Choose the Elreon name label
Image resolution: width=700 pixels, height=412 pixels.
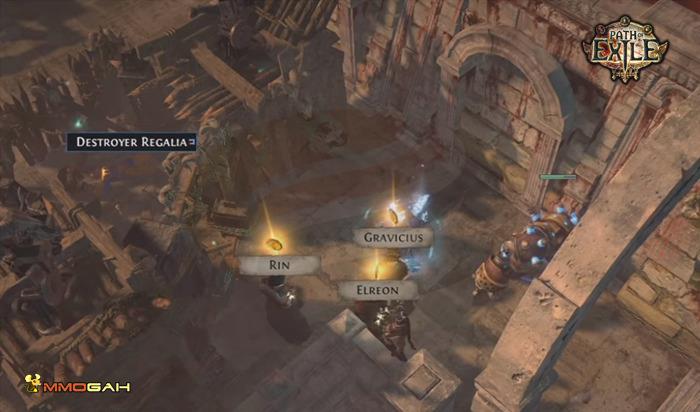pos(376,289)
